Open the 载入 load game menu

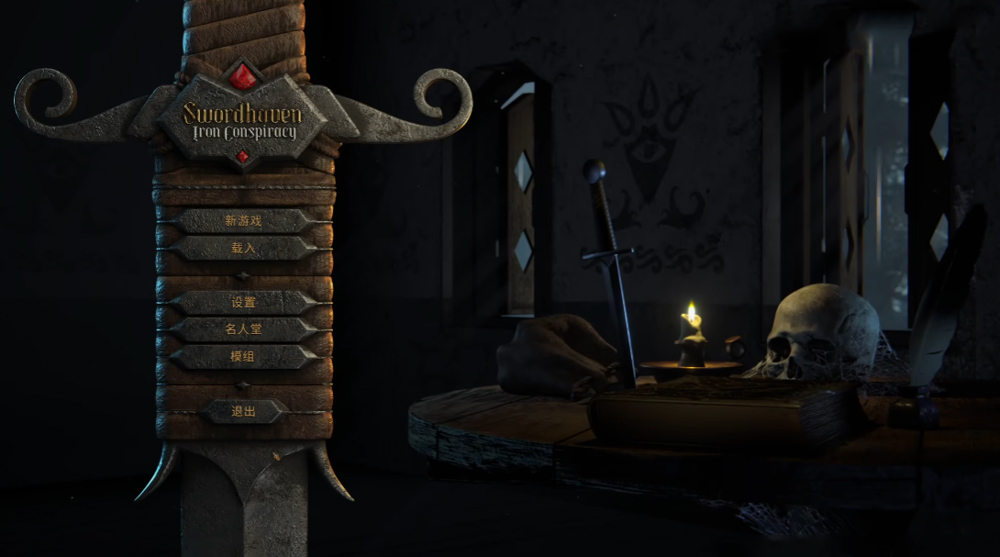pos(243,247)
